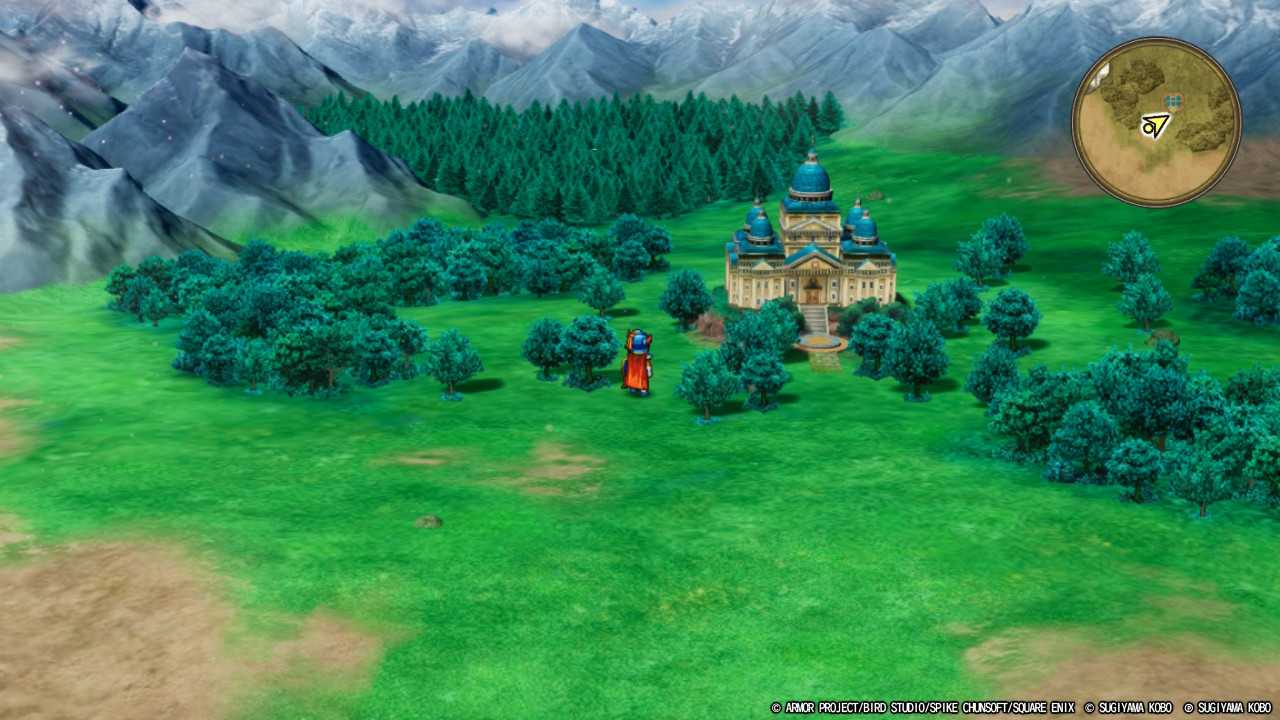Image resolution: width=1280 pixels, height=720 pixels.
Task: Click the castle icon on the minimap
Action: pyautogui.click(x=1173, y=100)
